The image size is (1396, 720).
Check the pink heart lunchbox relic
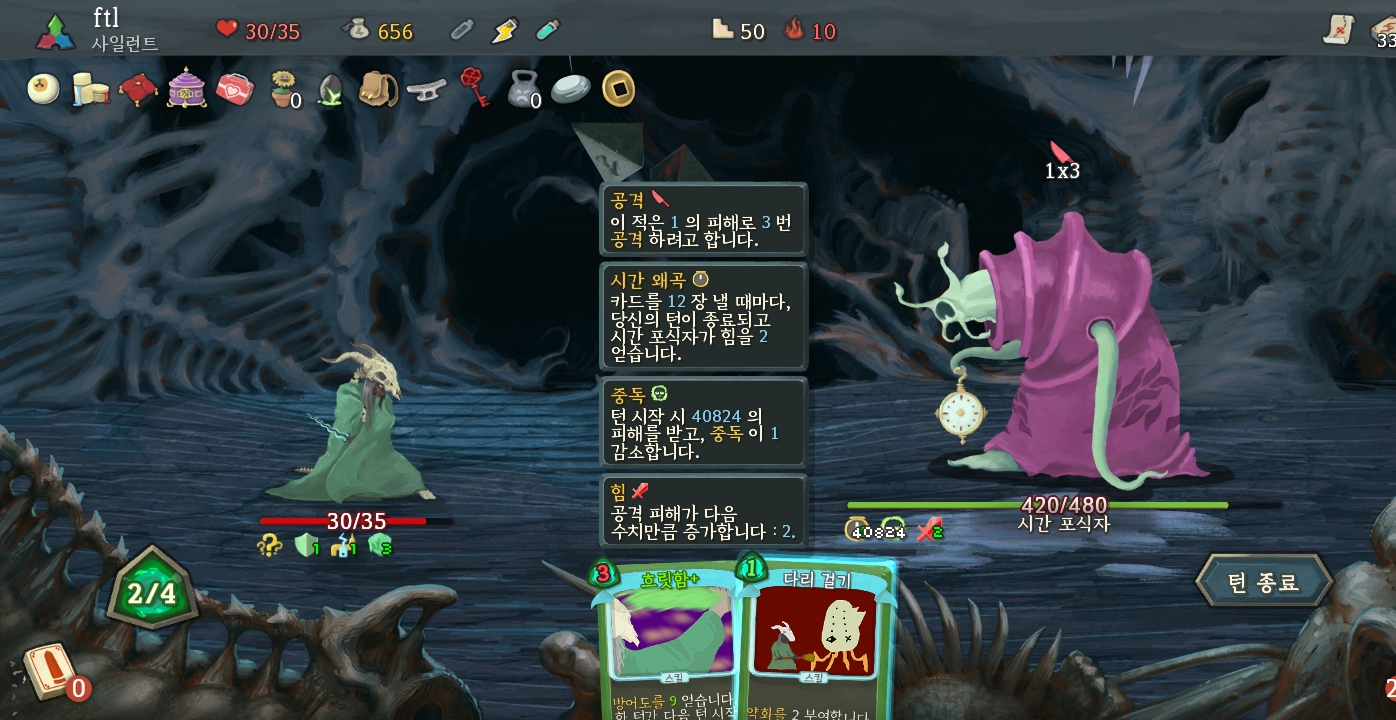pos(235,89)
